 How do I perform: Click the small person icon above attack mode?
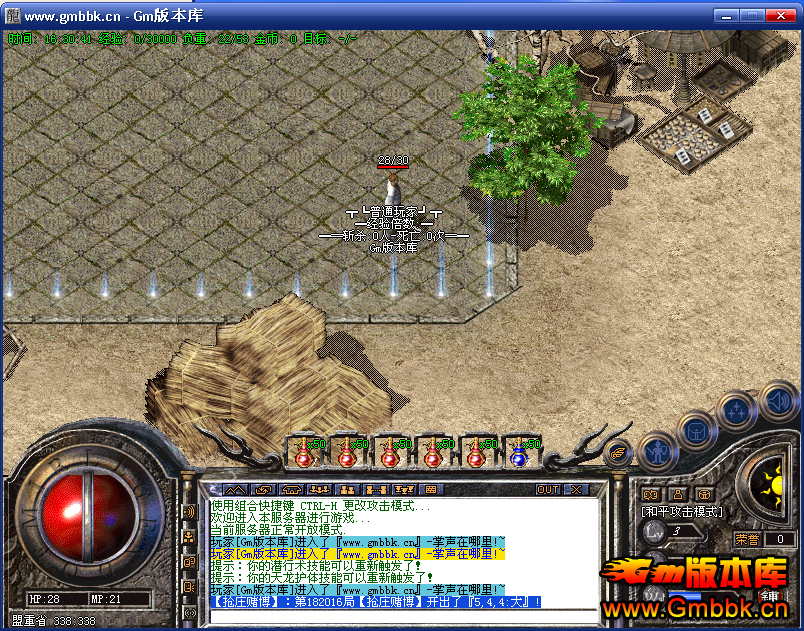pyautogui.click(x=677, y=494)
